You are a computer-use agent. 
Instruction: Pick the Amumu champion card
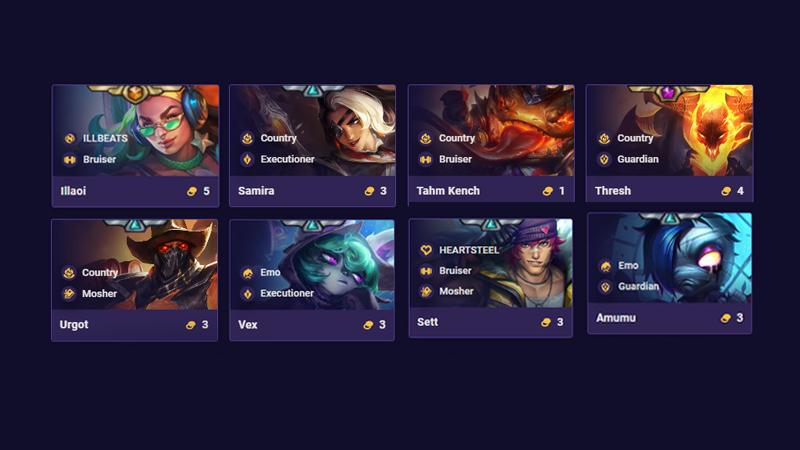(669, 273)
